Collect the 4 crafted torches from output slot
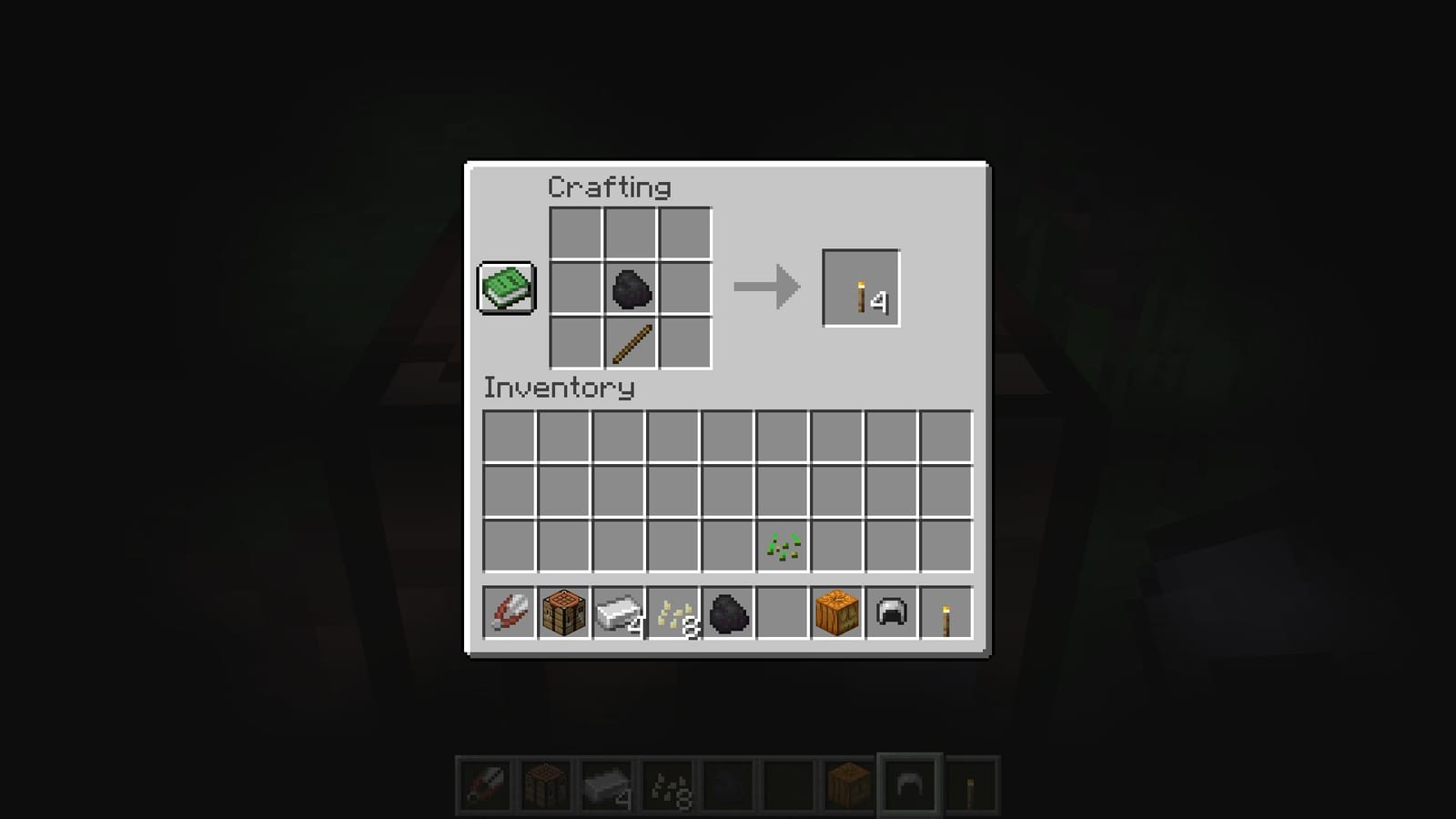This screenshot has height=819, width=1456. (x=859, y=289)
